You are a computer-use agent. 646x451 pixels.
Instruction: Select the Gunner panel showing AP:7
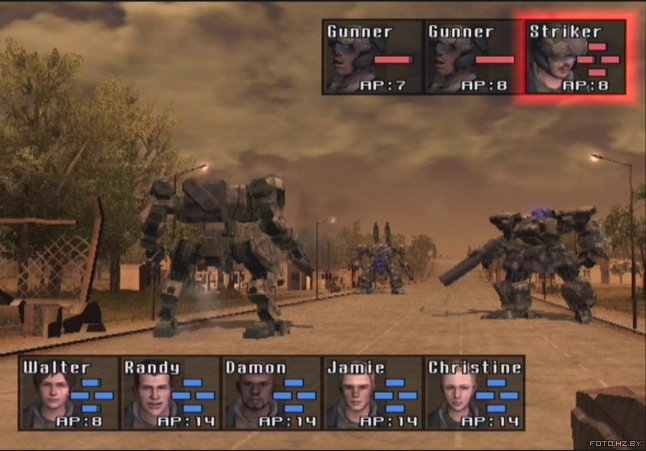372,58
